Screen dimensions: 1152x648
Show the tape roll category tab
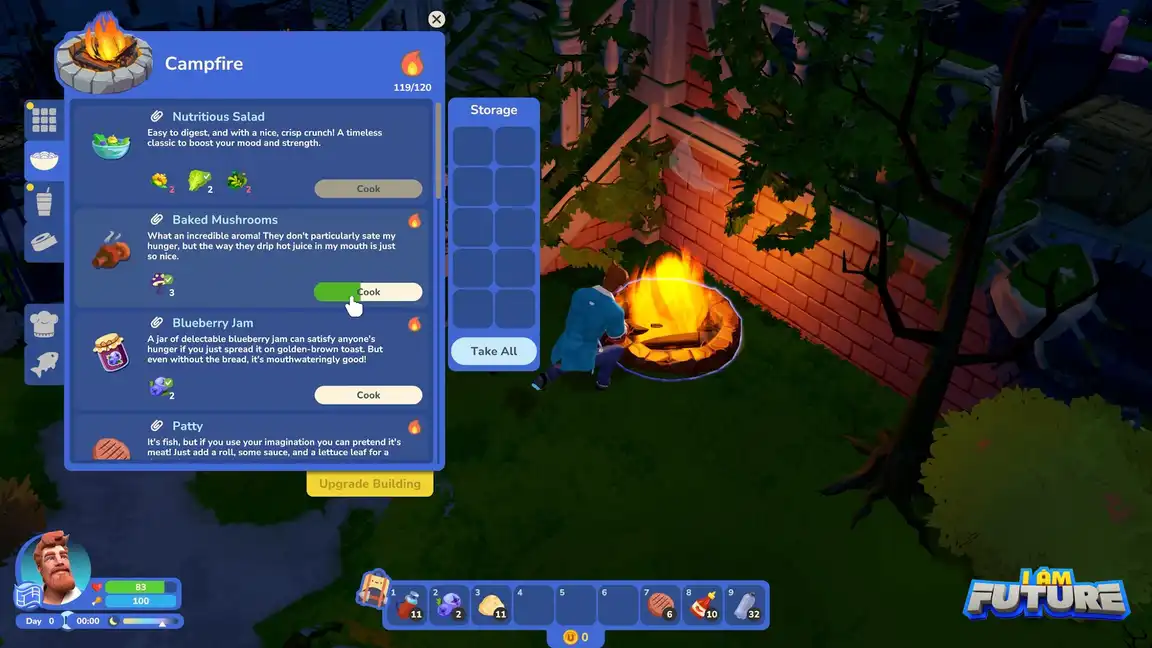coord(44,242)
